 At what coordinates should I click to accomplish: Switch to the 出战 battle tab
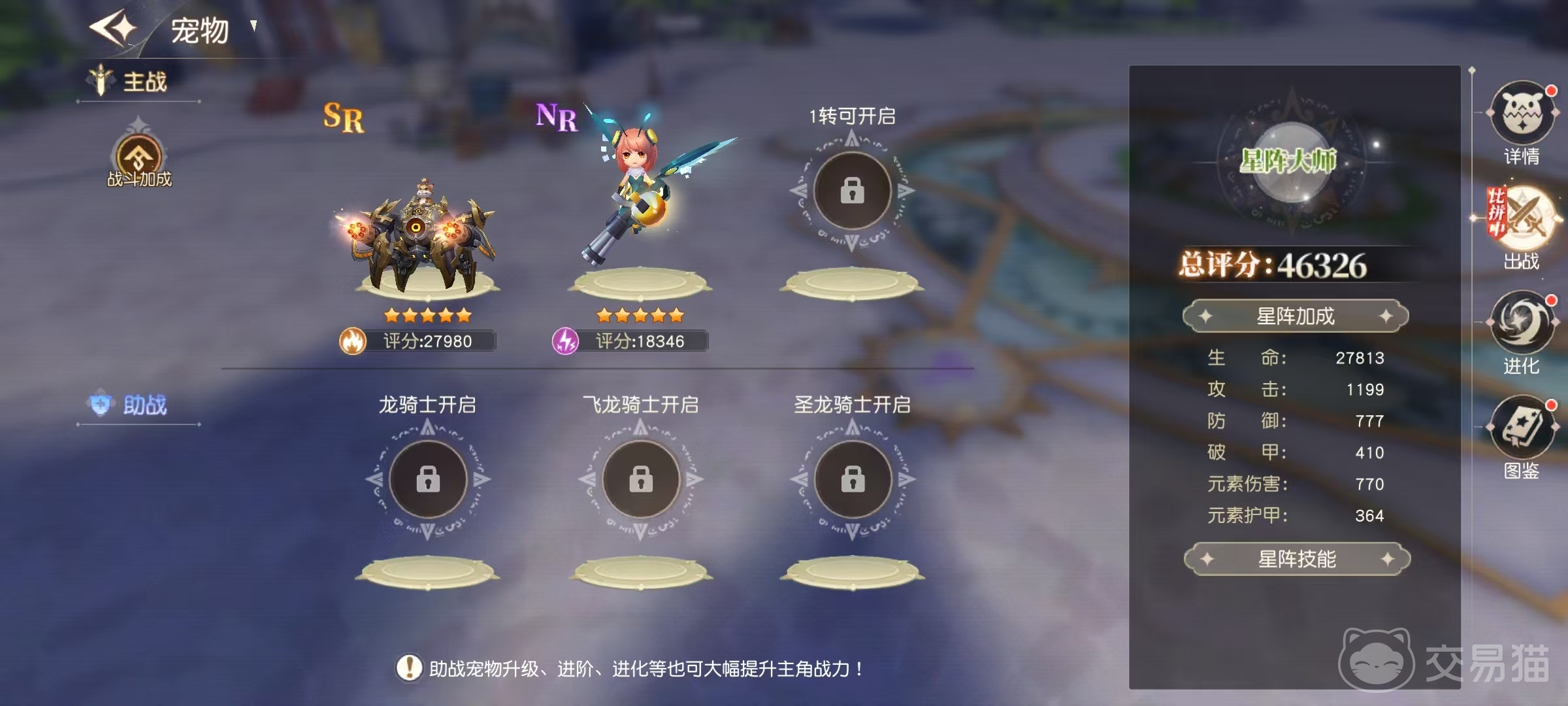pos(1522,220)
